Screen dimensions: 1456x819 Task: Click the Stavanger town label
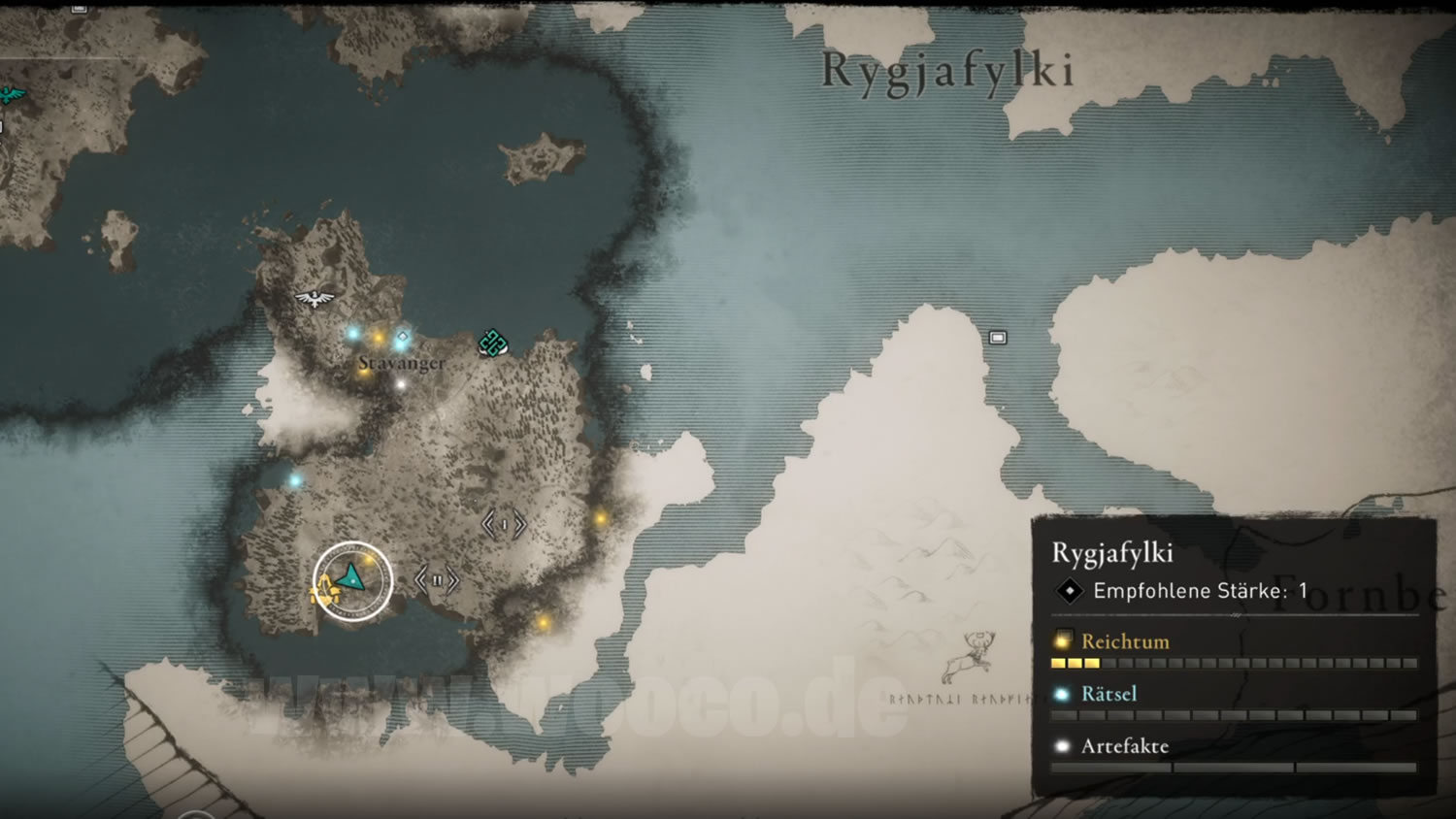(402, 363)
